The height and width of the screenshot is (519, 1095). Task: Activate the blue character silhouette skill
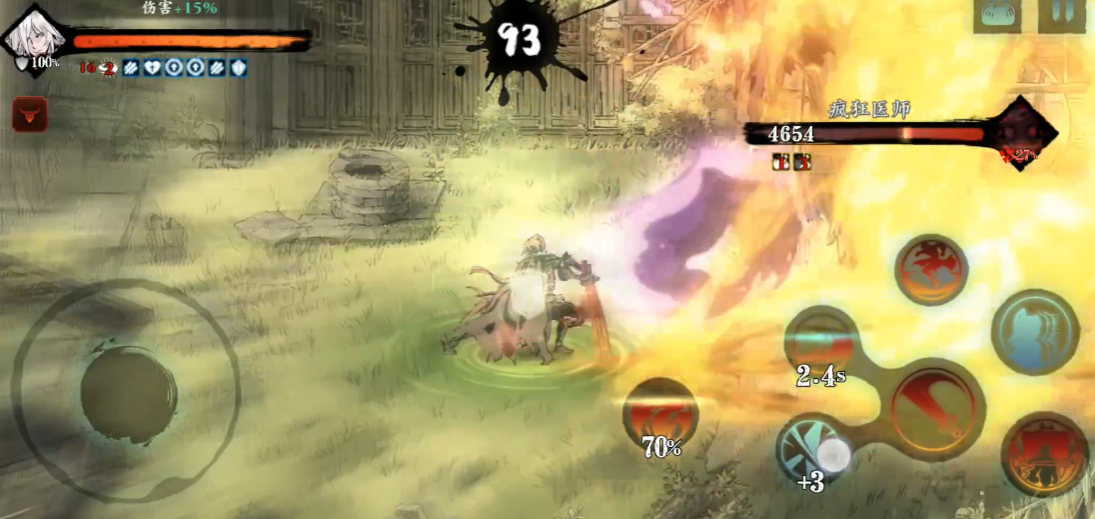1035,333
